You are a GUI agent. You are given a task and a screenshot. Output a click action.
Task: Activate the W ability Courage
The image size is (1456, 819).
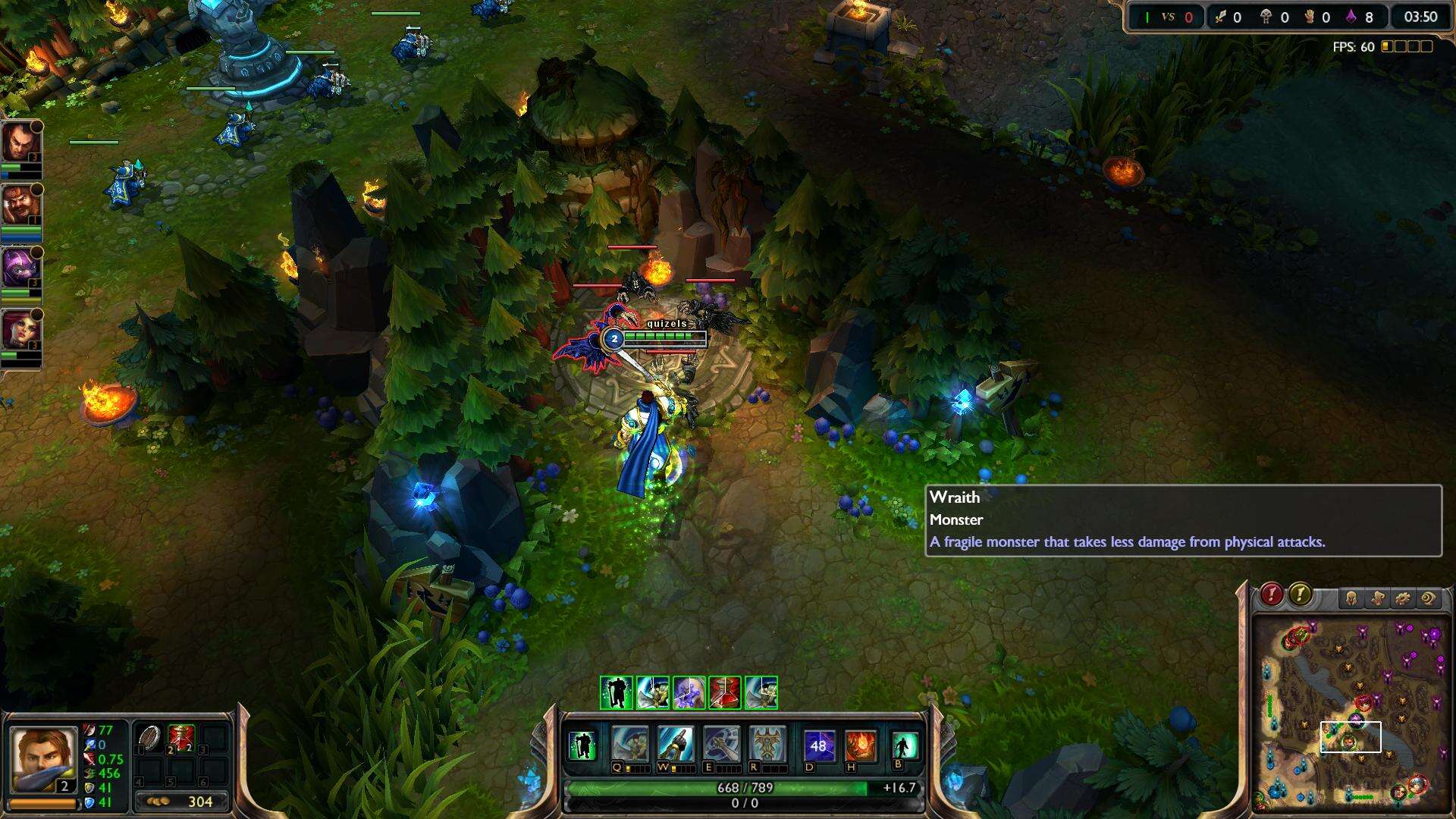pyautogui.click(x=675, y=744)
